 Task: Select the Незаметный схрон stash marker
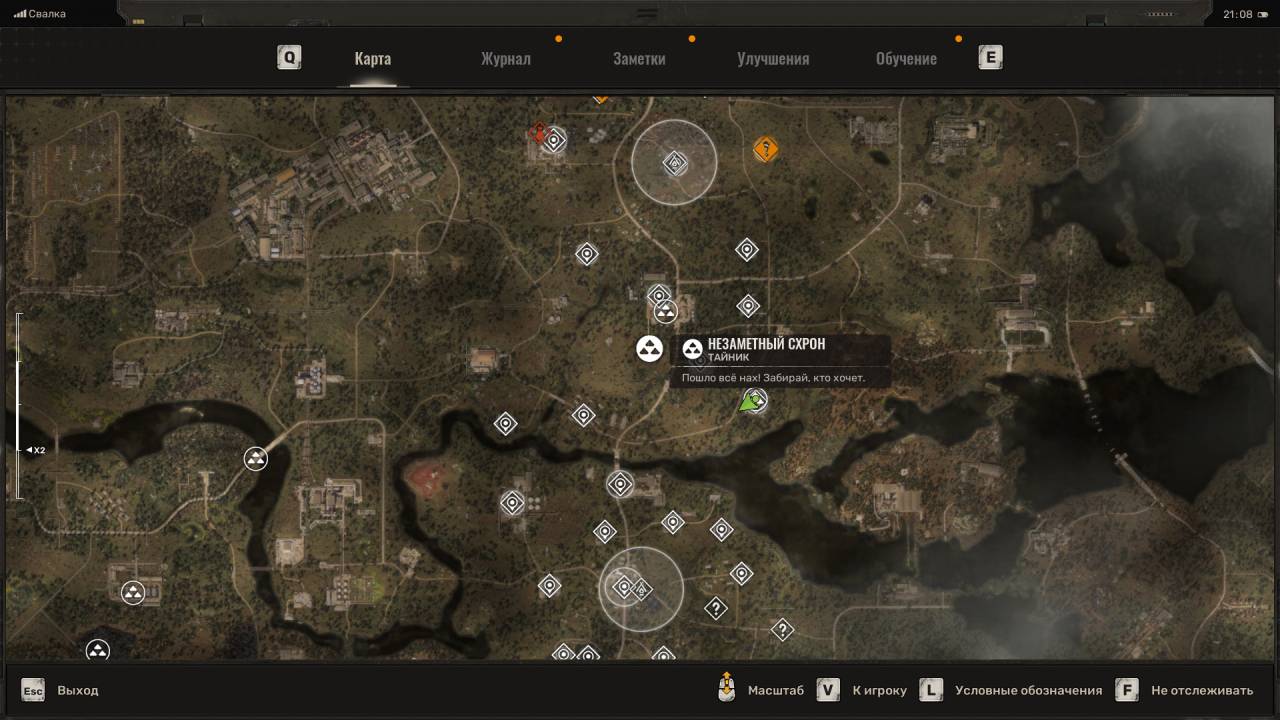pos(650,348)
